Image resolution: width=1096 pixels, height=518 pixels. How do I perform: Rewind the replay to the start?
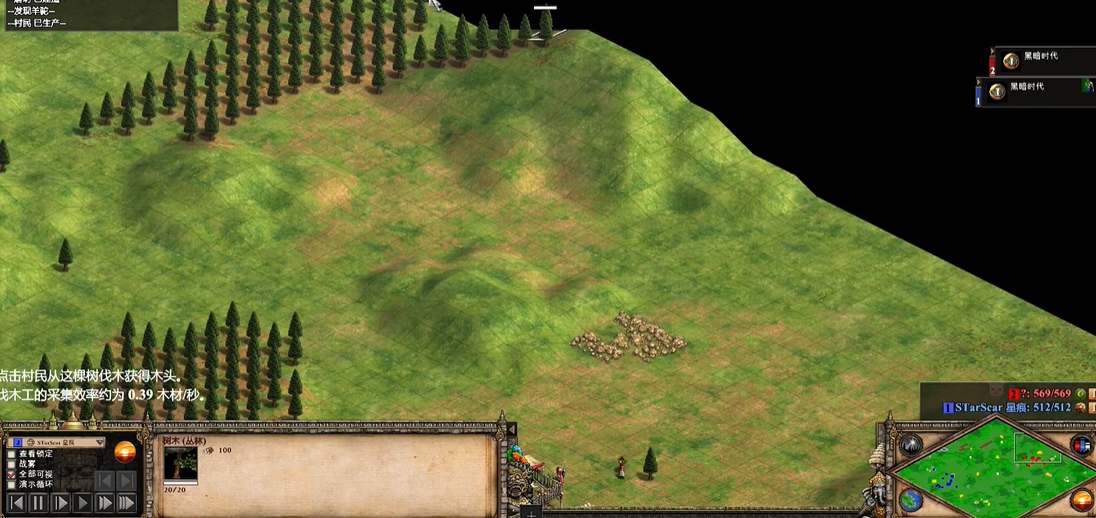[x=16, y=503]
